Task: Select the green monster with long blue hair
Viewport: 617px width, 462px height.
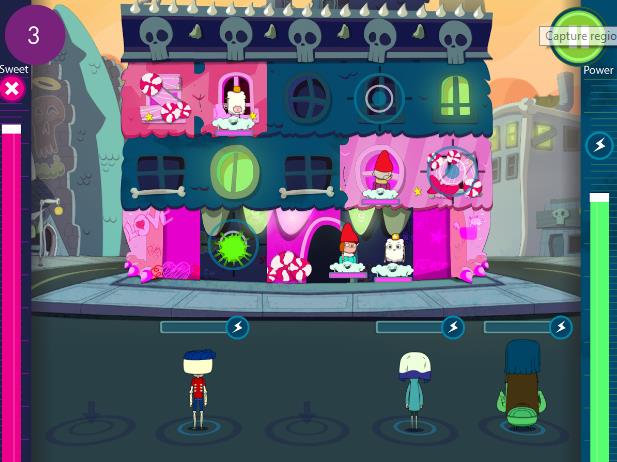Action: pos(521,386)
